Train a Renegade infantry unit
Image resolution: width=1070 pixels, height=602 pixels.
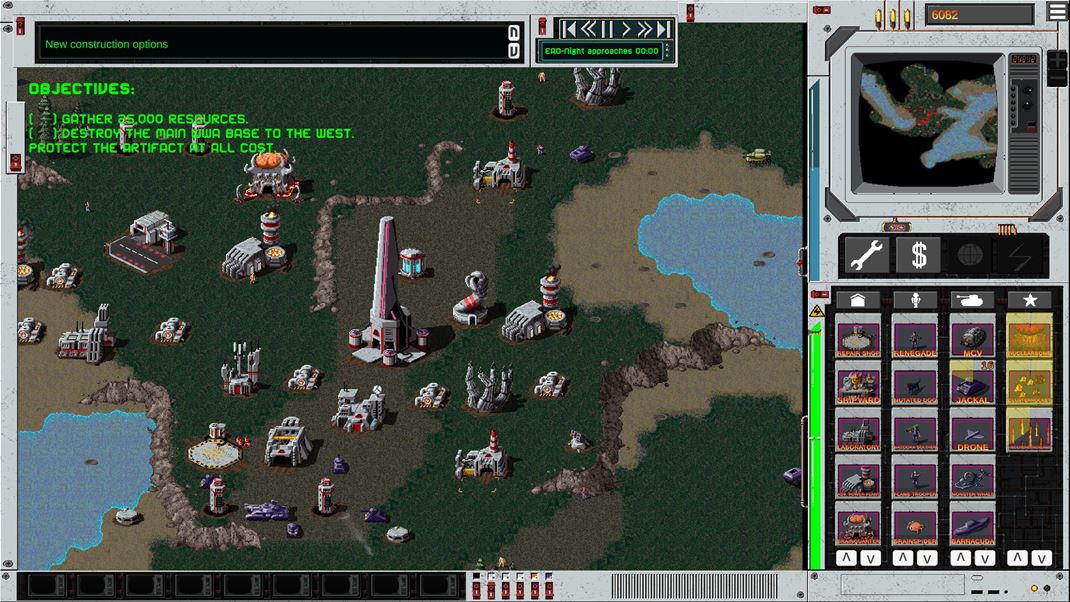pyautogui.click(x=915, y=338)
